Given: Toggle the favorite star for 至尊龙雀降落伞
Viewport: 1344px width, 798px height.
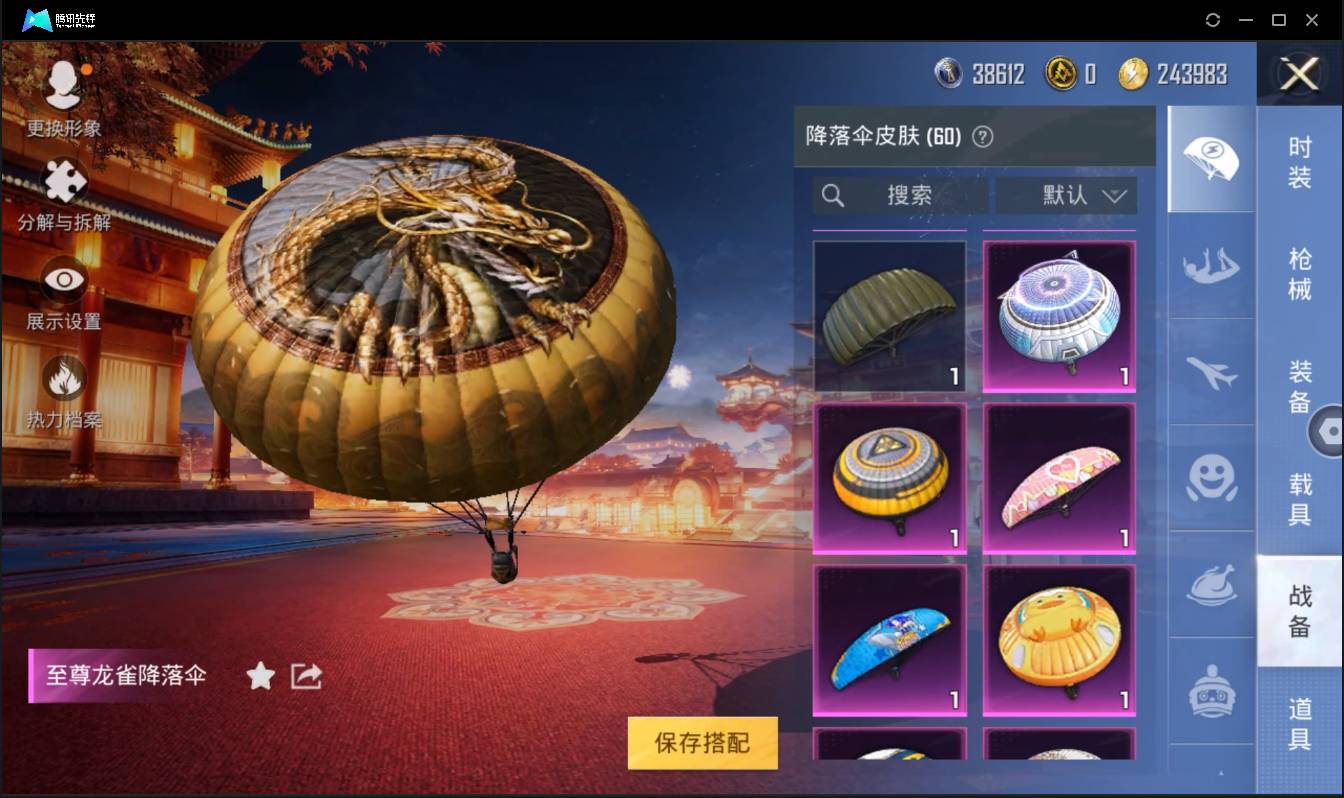Looking at the screenshot, I should pyautogui.click(x=259, y=676).
